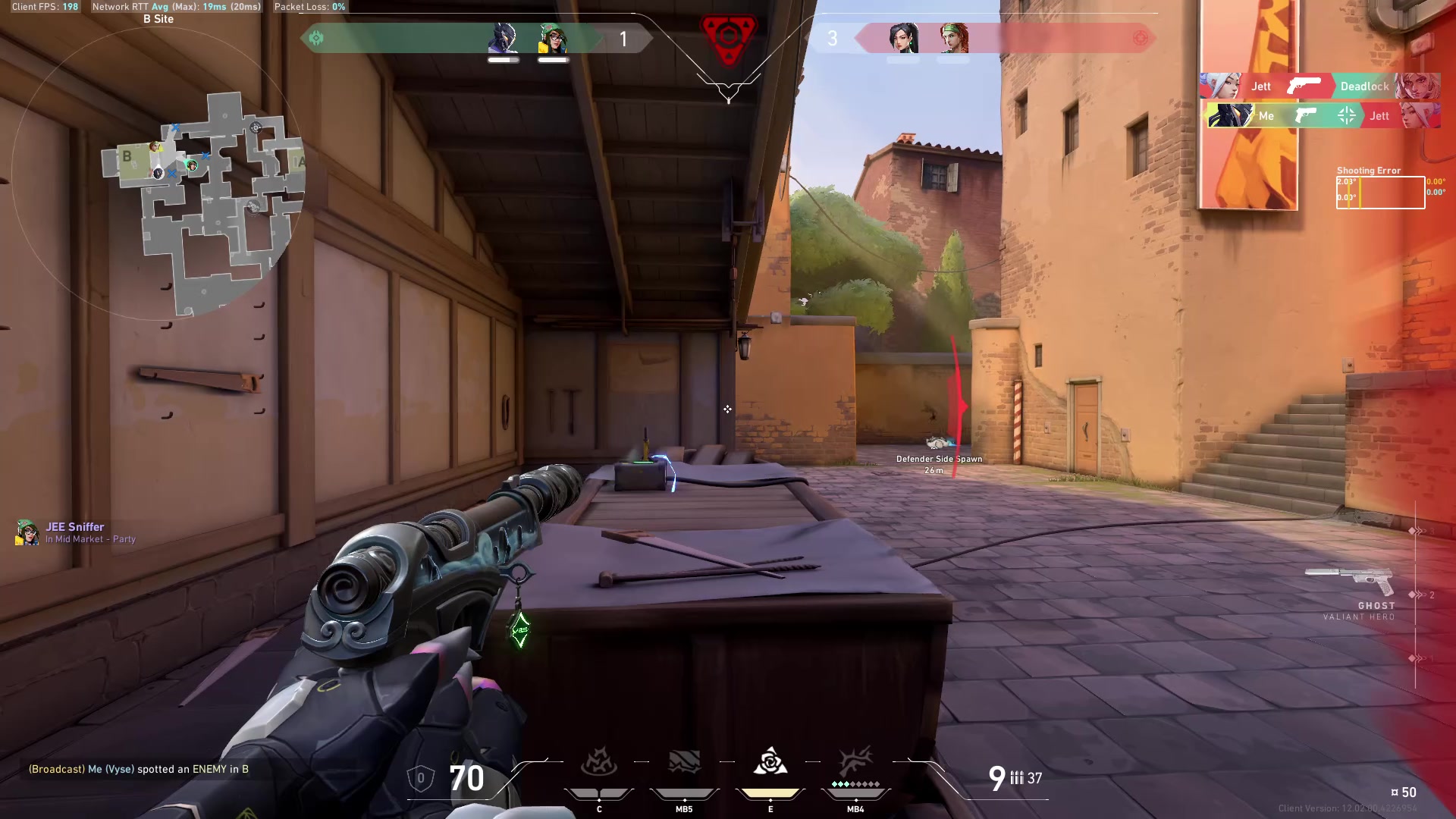Click the red team score showing 3
Image resolution: width=1456 pixels, height=819 pixels.
coord(832,39)
